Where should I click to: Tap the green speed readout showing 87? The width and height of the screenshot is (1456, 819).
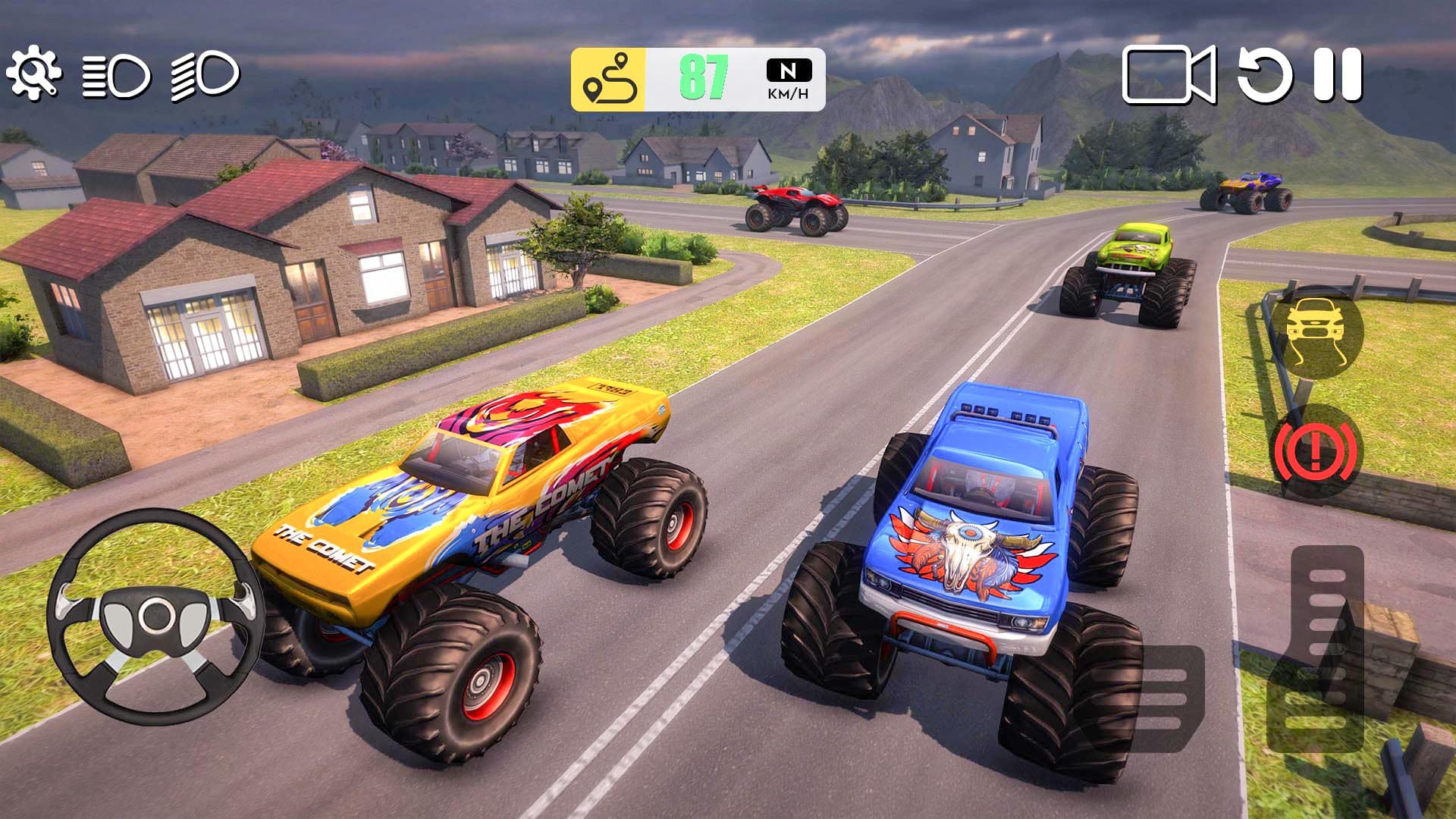click(704, 76)
